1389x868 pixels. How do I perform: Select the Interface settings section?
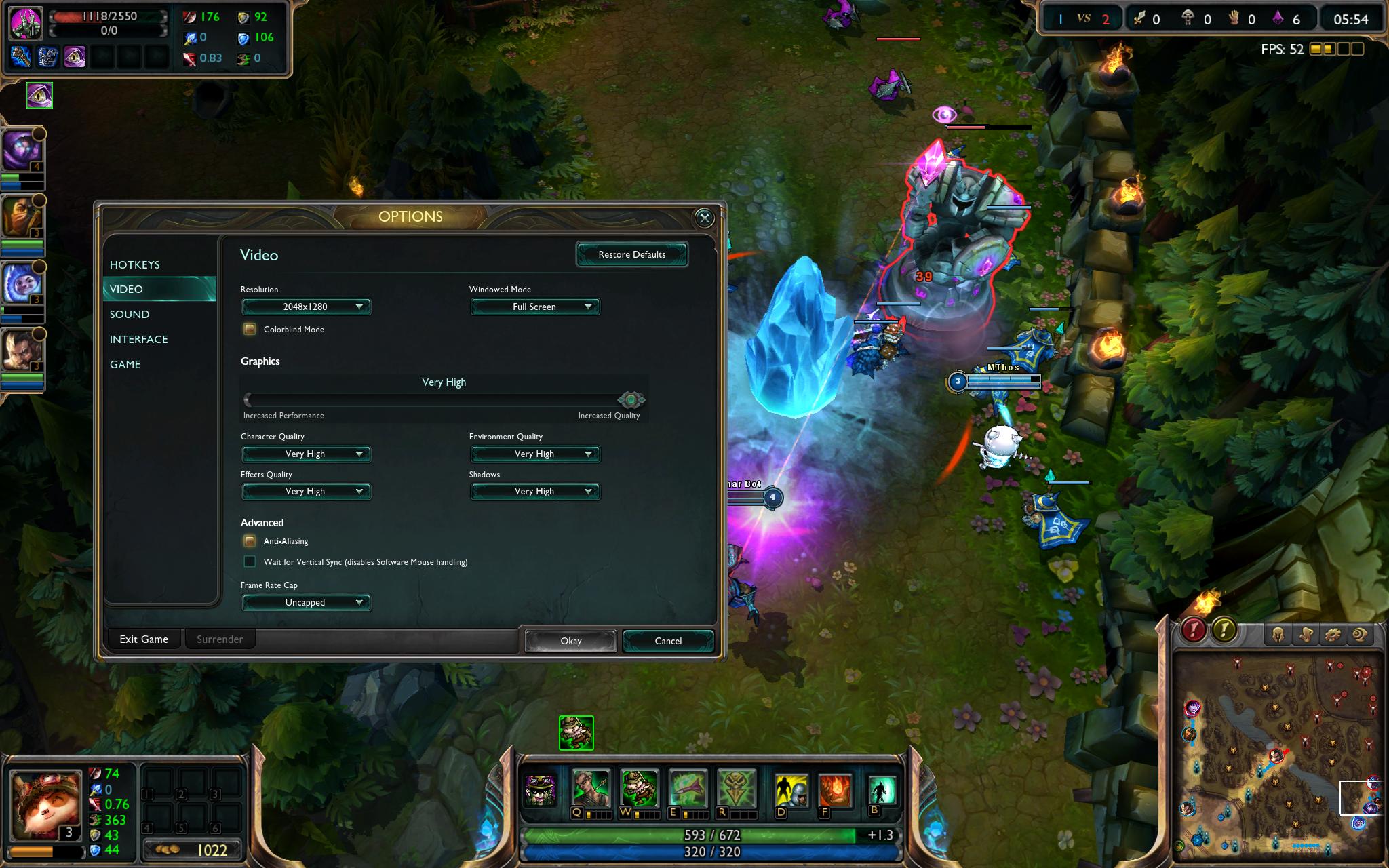pos(139,339)
